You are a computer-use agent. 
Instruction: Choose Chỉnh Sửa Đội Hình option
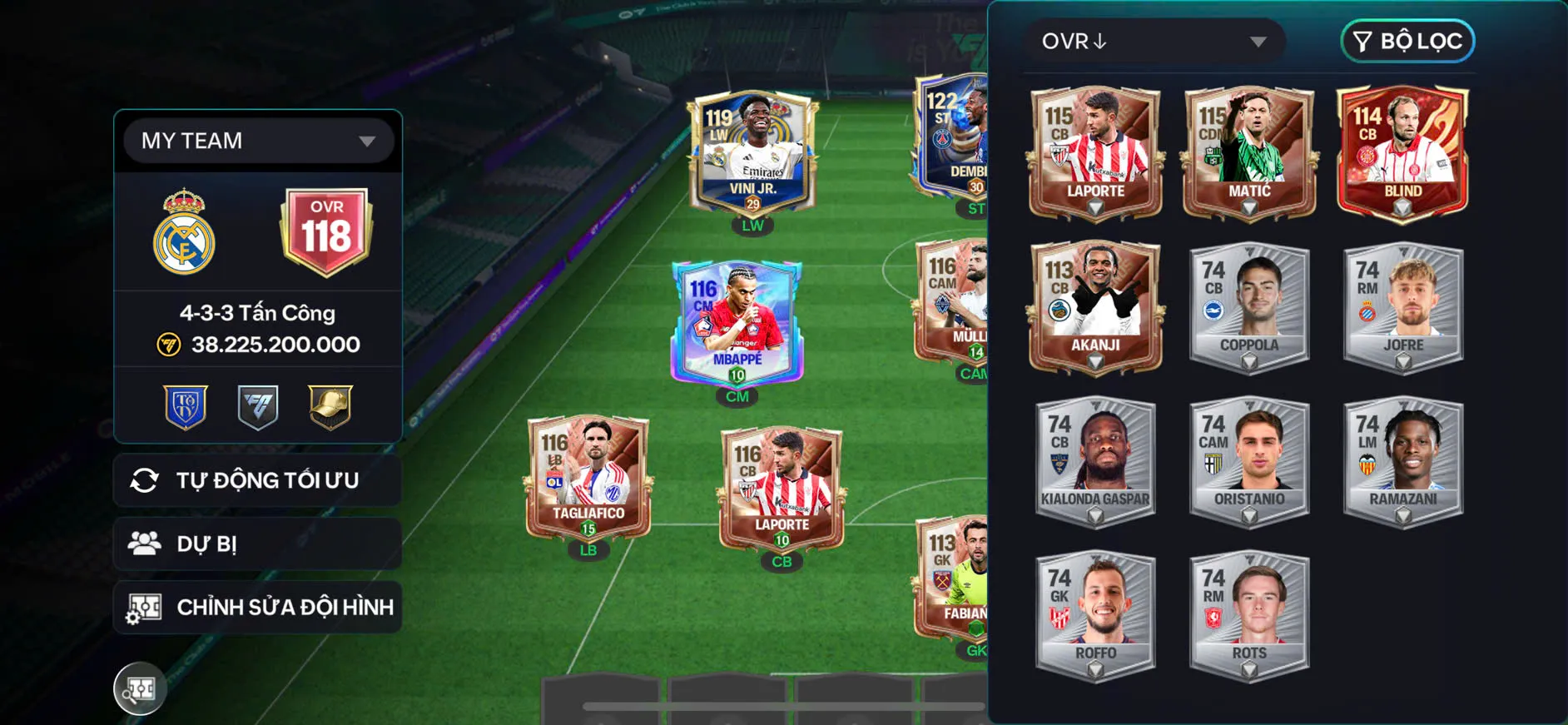258,608
